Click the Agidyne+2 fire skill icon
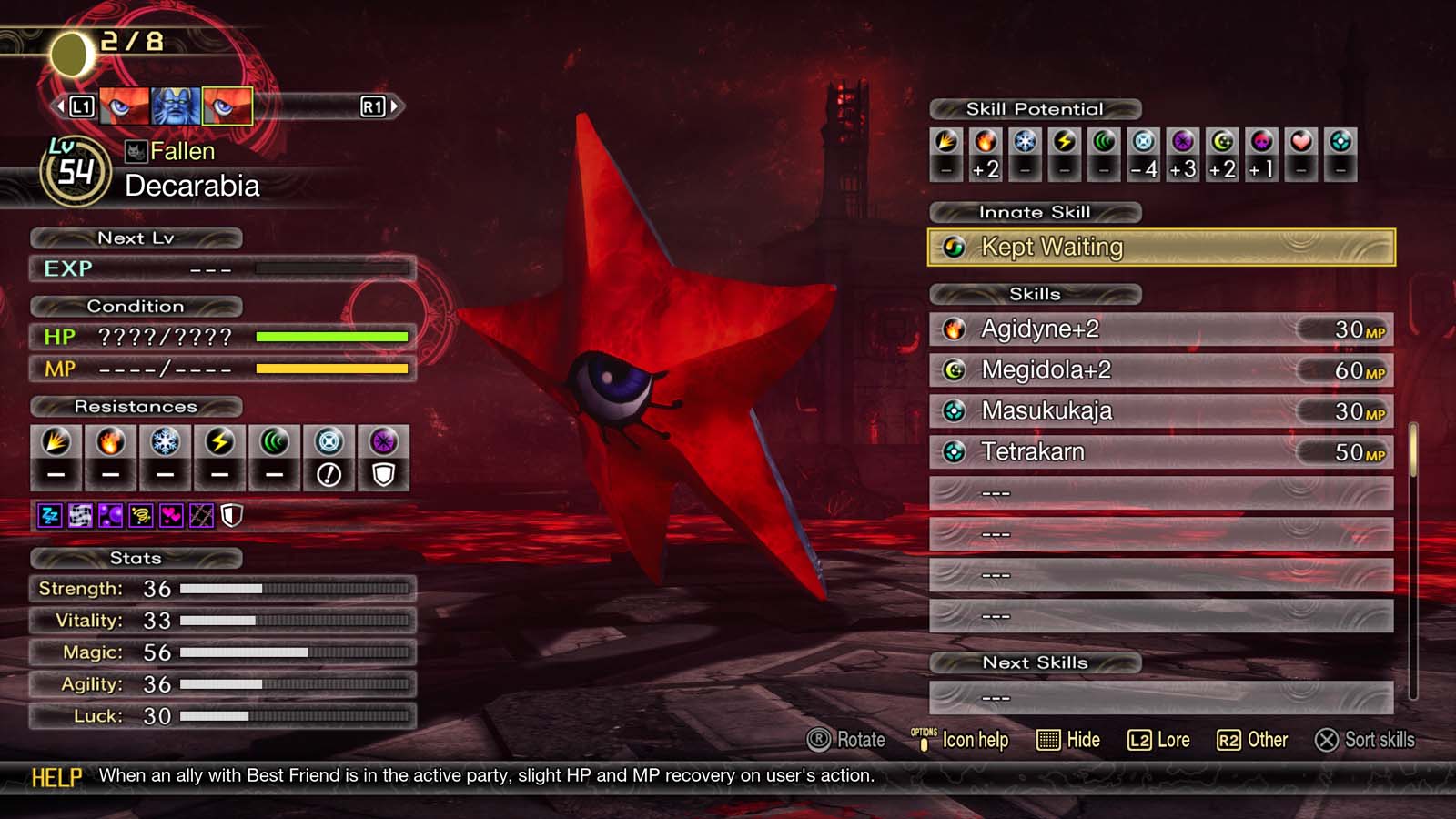 (952, 329)
